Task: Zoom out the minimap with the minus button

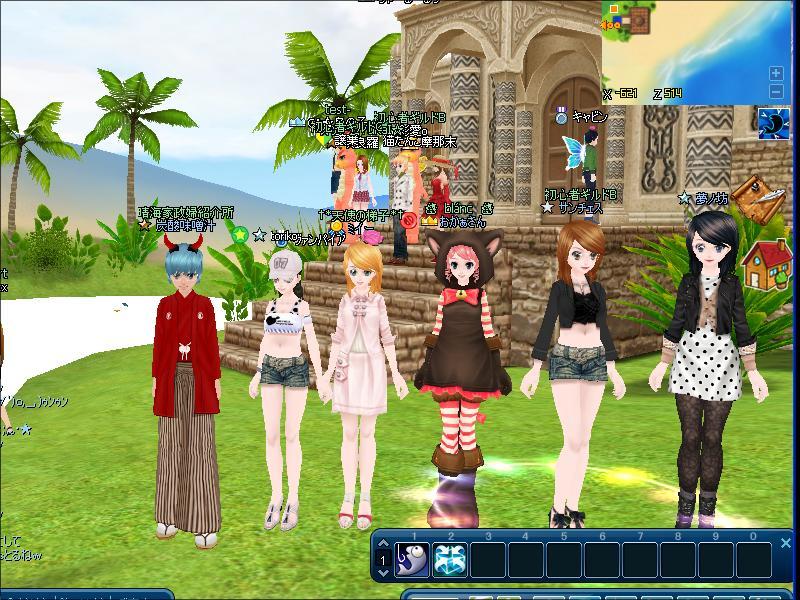Action: click(776, 92)
